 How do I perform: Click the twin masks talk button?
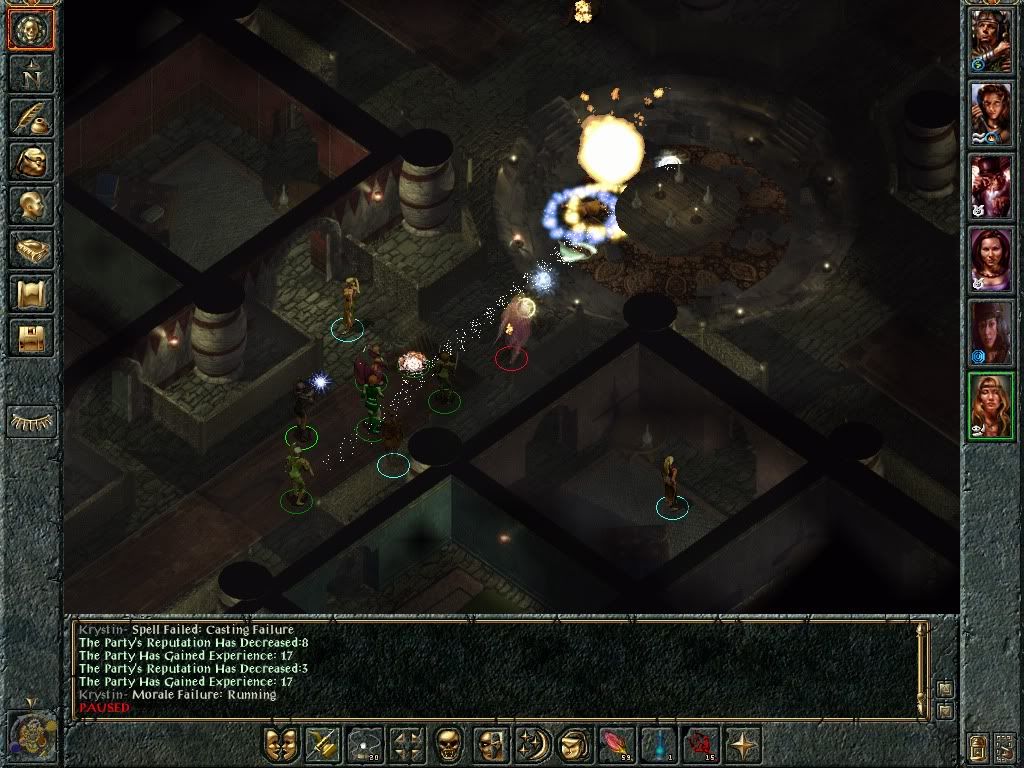(x=282, y=744)
